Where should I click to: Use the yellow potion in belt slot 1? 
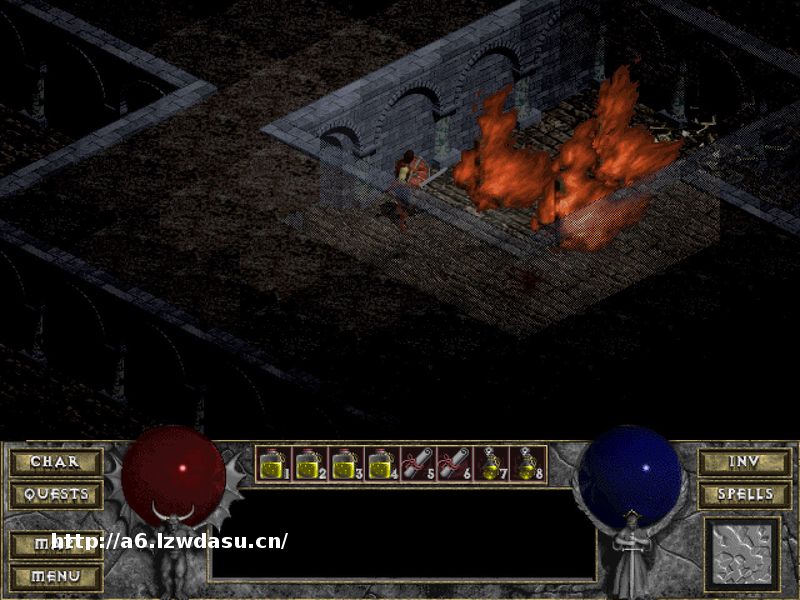[273, 464]
